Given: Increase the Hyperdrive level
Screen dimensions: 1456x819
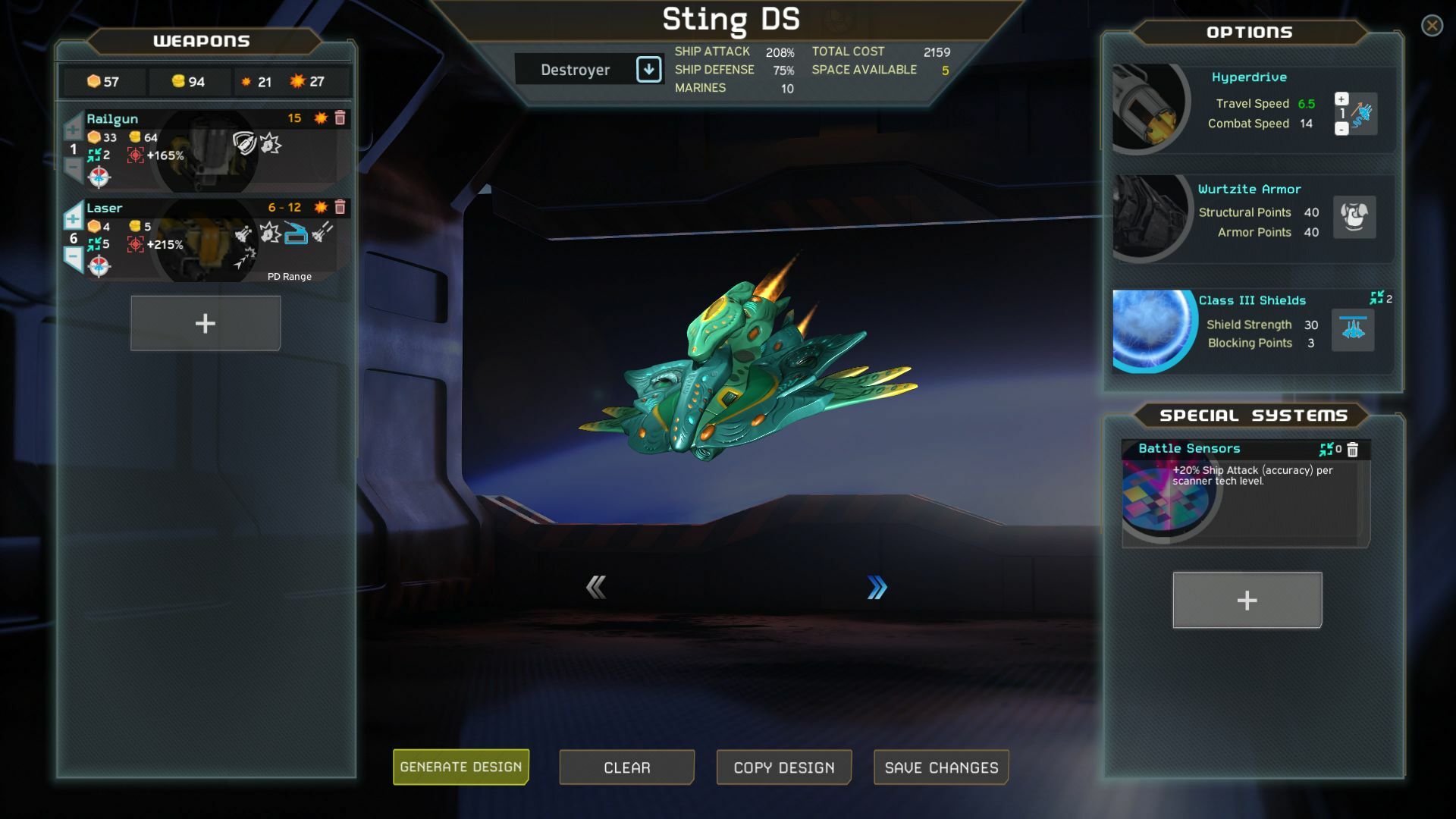Looking at the screenshot, I should (x=1341, y=99).
